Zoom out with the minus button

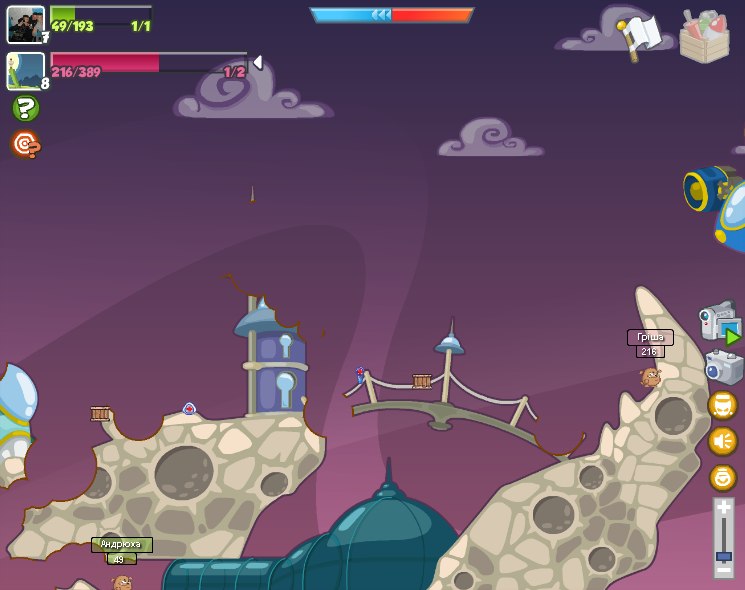click(x=723, y=573)
